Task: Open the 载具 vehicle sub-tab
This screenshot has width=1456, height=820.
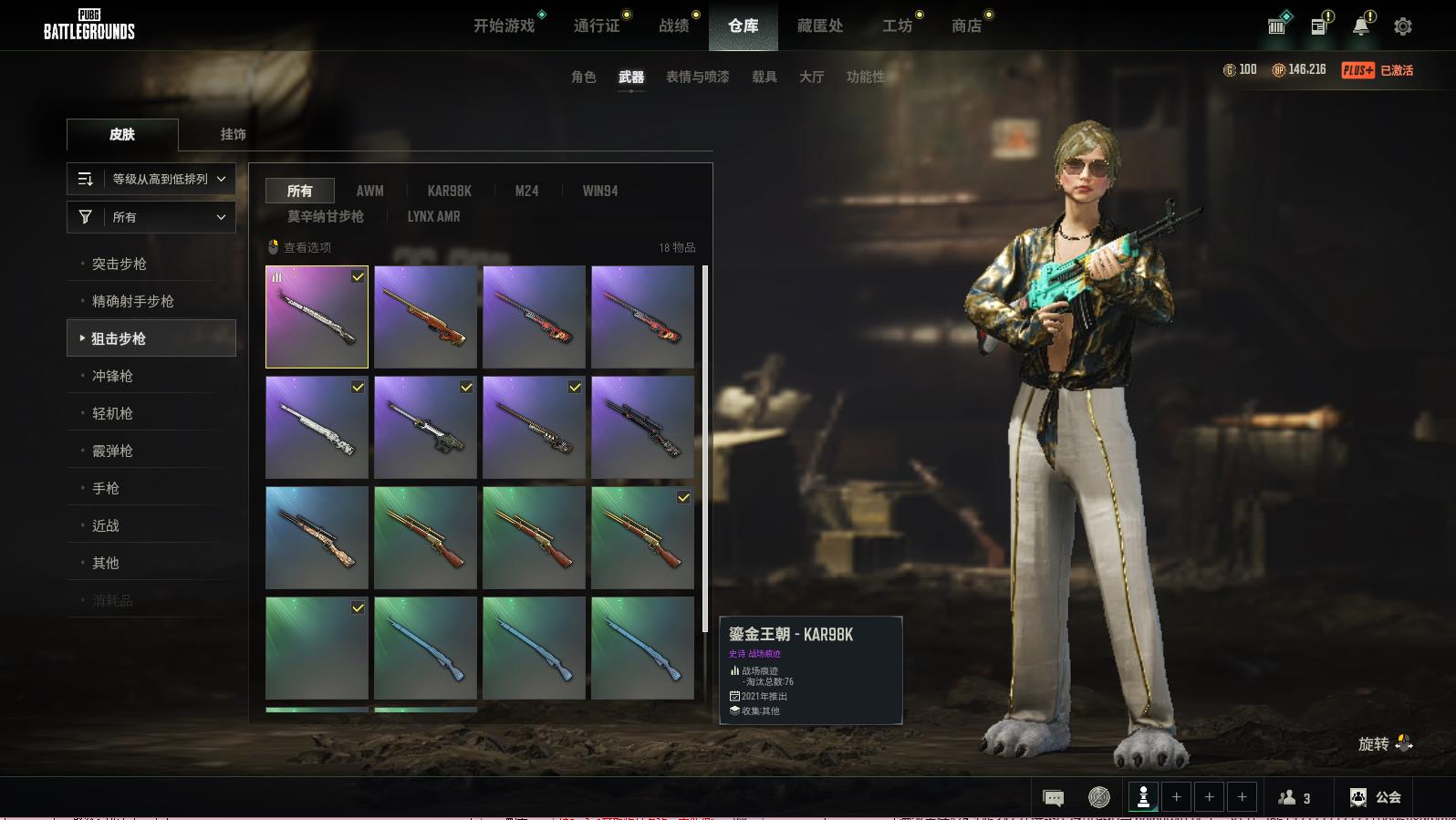Action: [x=764, y=77]
